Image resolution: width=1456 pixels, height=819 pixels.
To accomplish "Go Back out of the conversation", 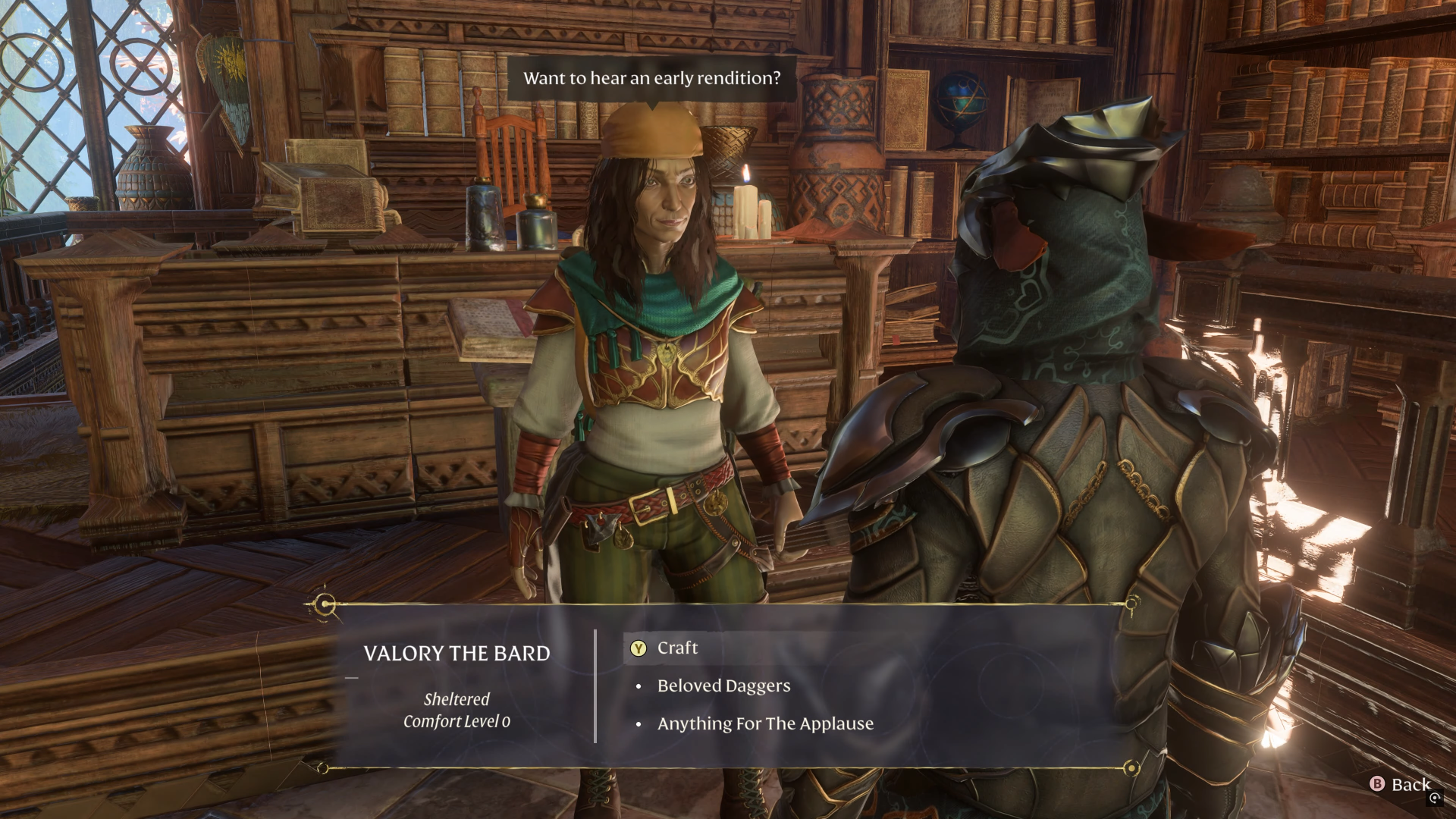I will (1401, 785).
